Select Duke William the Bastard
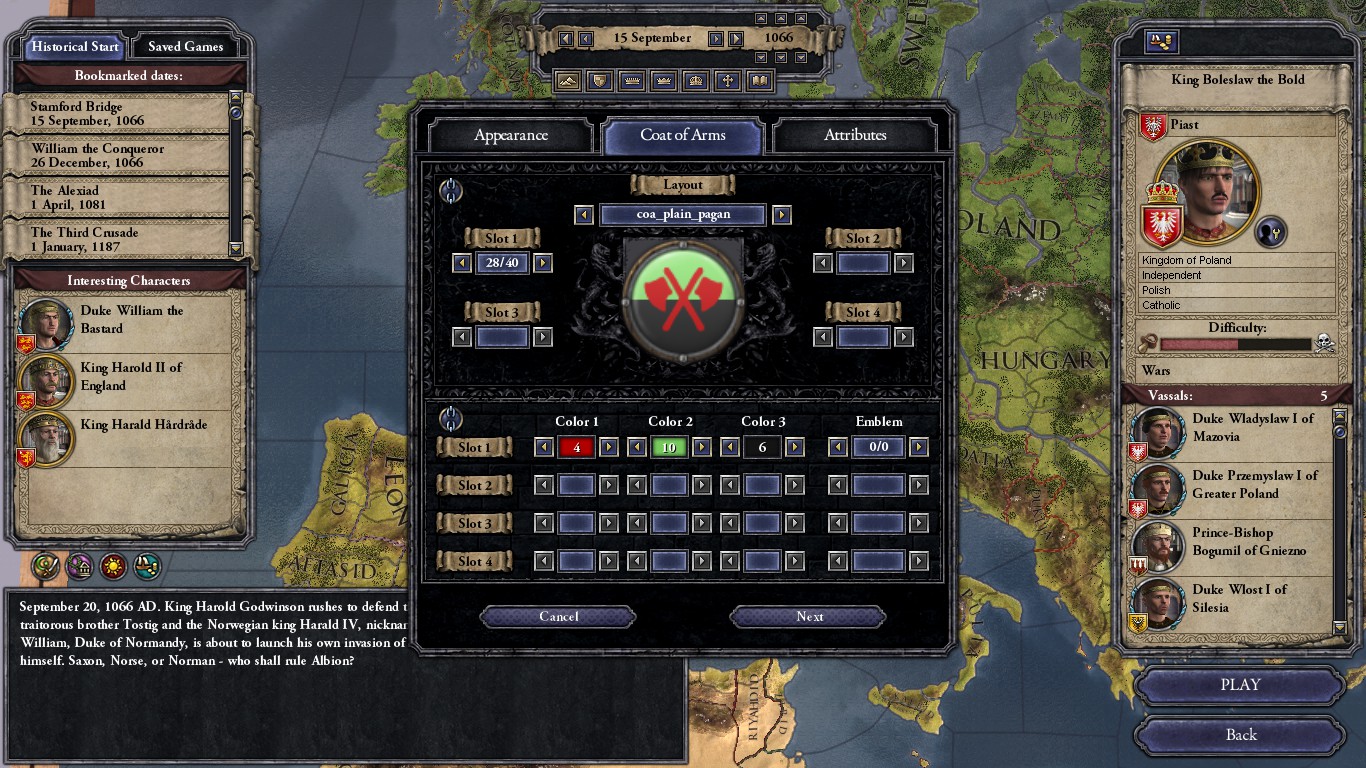The height and width of the screenshot is (768, 1366). pos(130,320)
